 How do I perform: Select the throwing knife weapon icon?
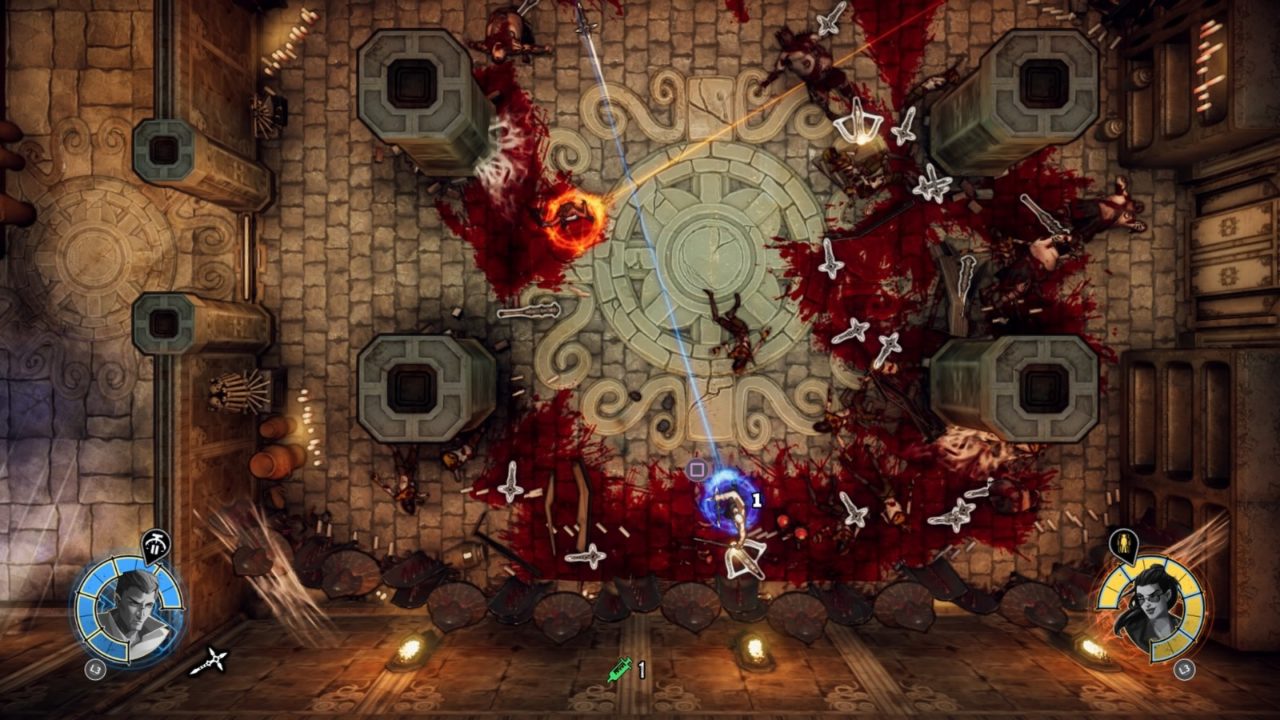tap(209, 661)
